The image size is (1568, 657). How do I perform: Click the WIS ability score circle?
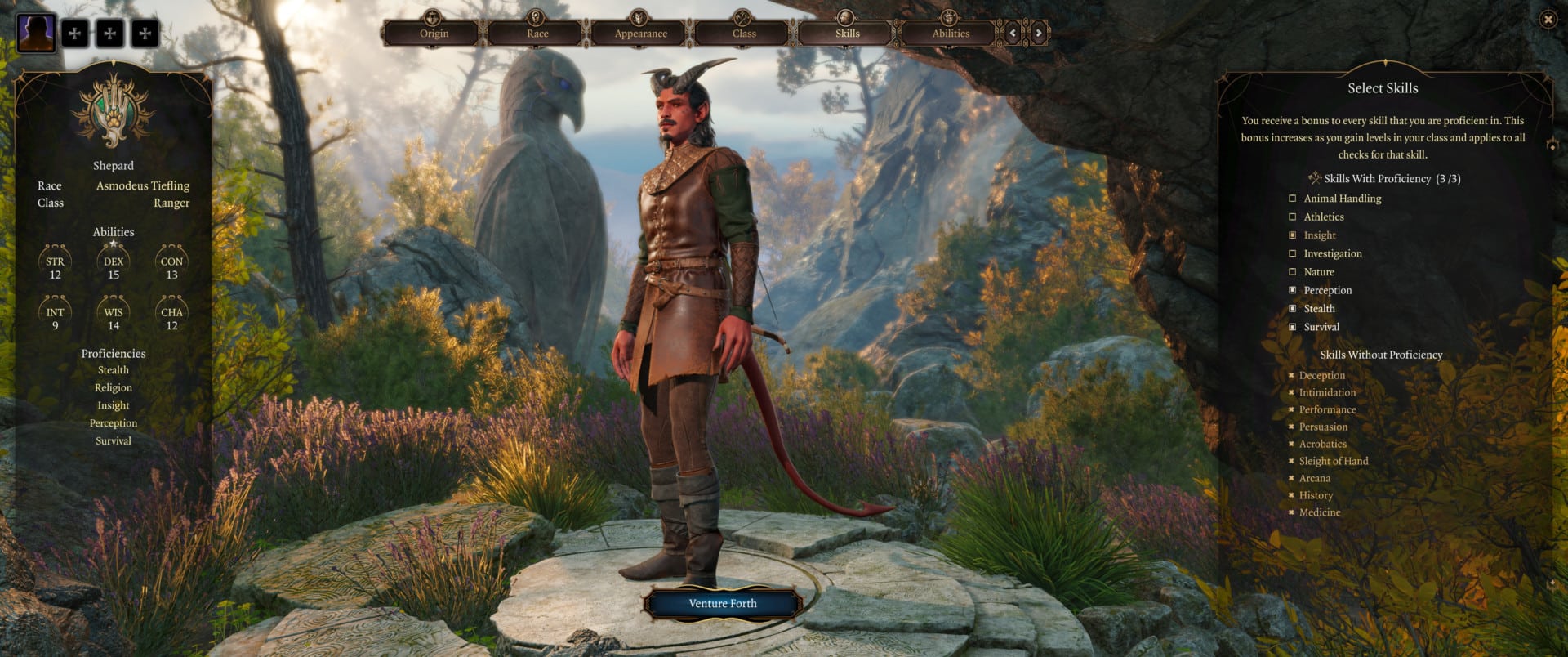point(113,313)
